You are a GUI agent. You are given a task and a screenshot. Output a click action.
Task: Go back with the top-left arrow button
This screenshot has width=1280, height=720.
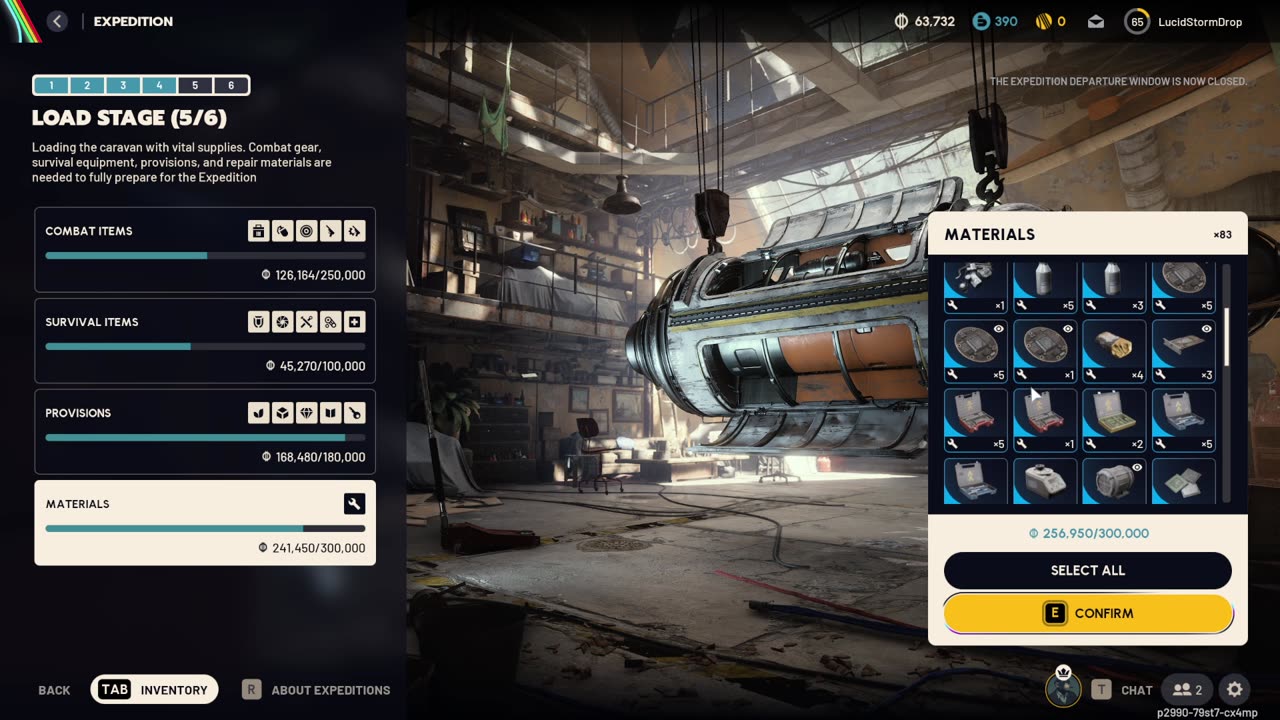57,21
